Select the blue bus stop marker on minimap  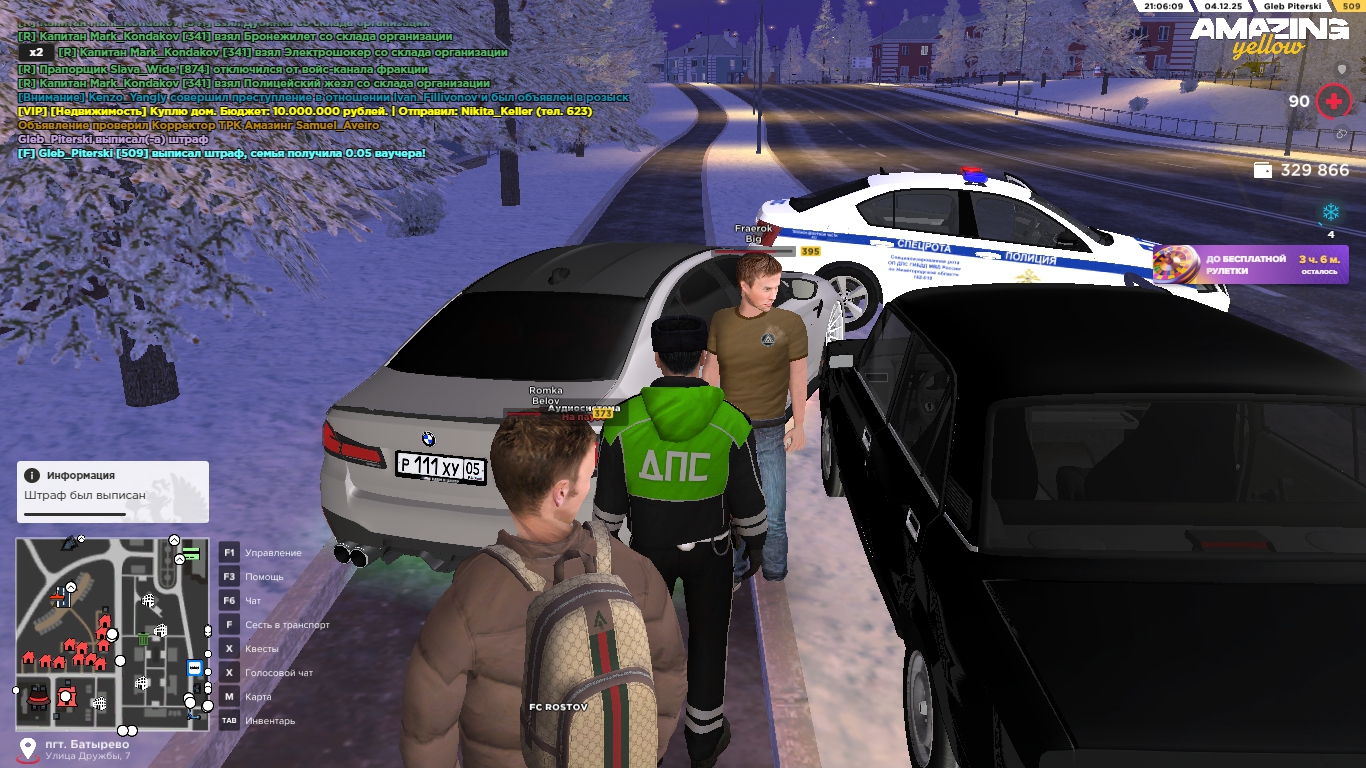pos(194,668)
